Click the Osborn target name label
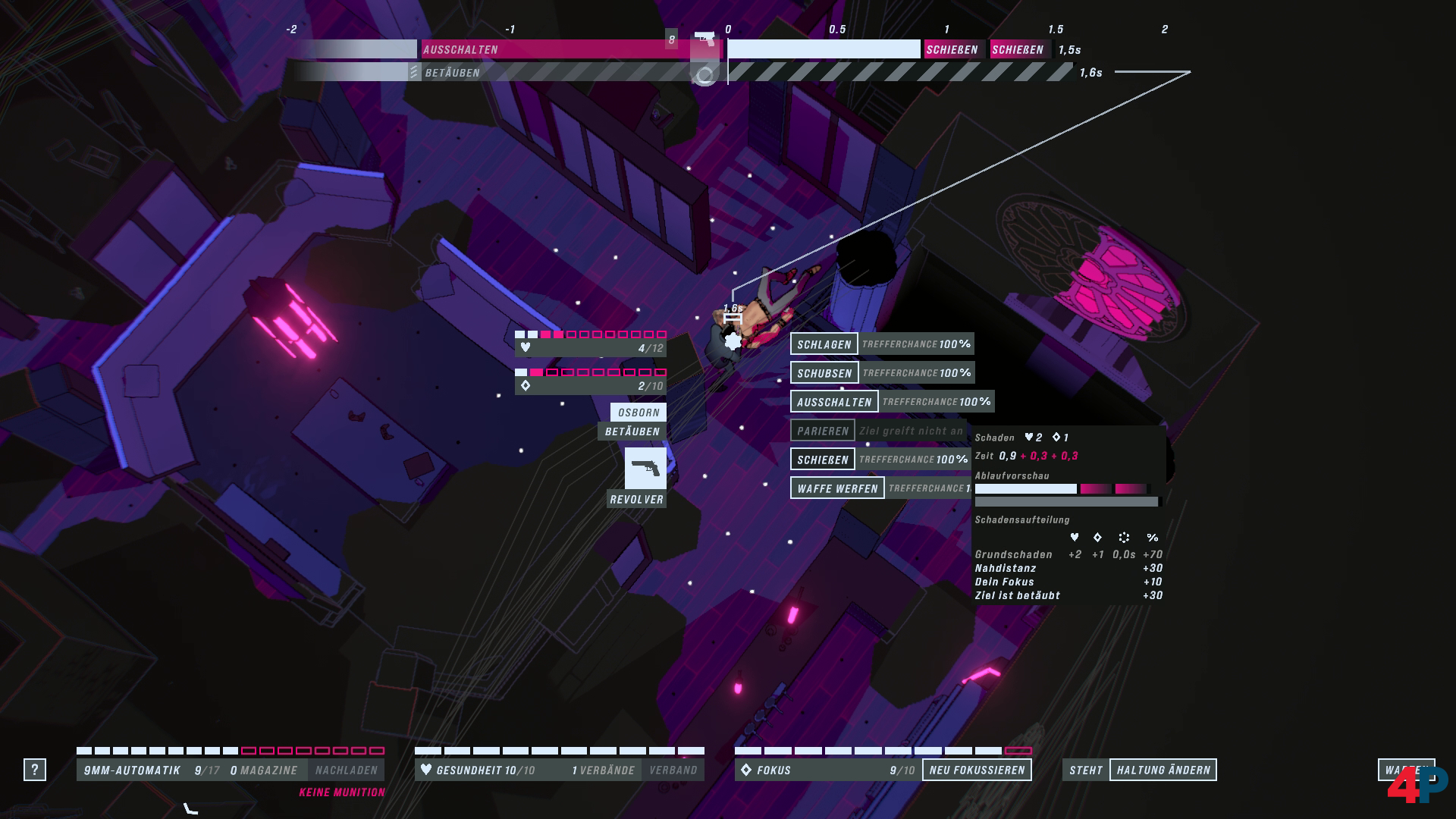1456x819 pixels. coord(639,413)
